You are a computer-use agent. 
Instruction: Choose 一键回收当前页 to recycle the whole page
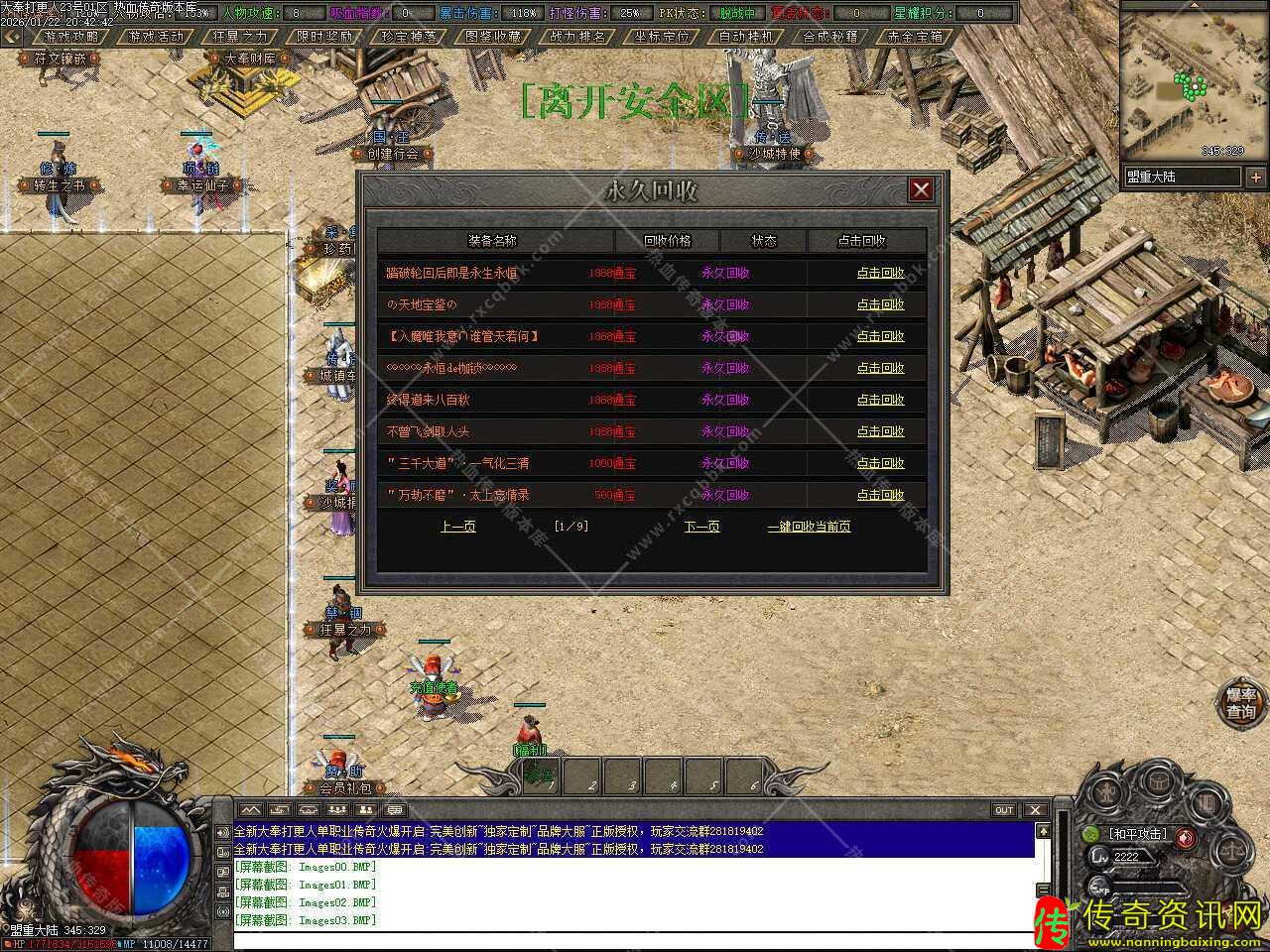[809, 527]
